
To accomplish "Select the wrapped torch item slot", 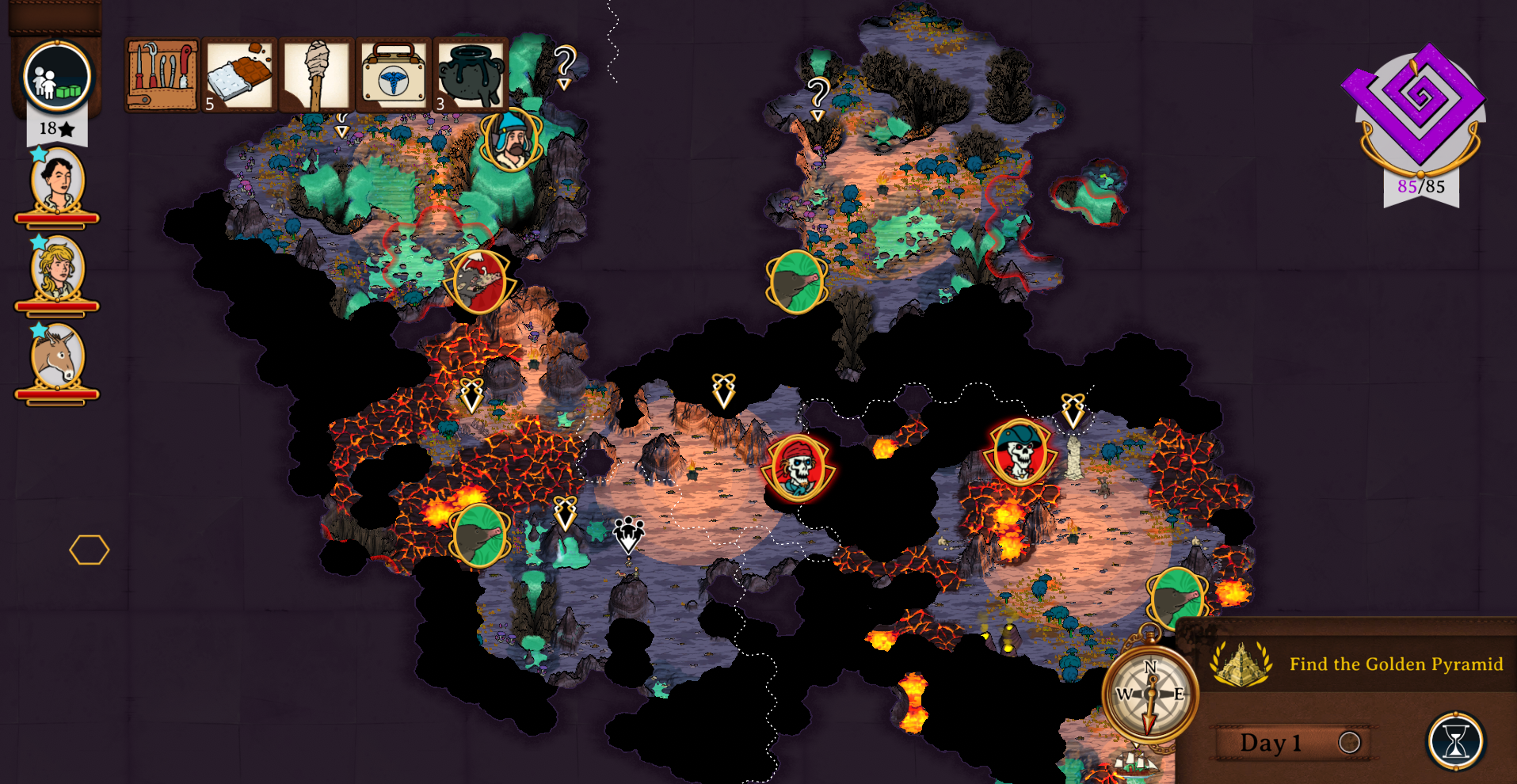I will pyautogui.click(x=315, y=75).
